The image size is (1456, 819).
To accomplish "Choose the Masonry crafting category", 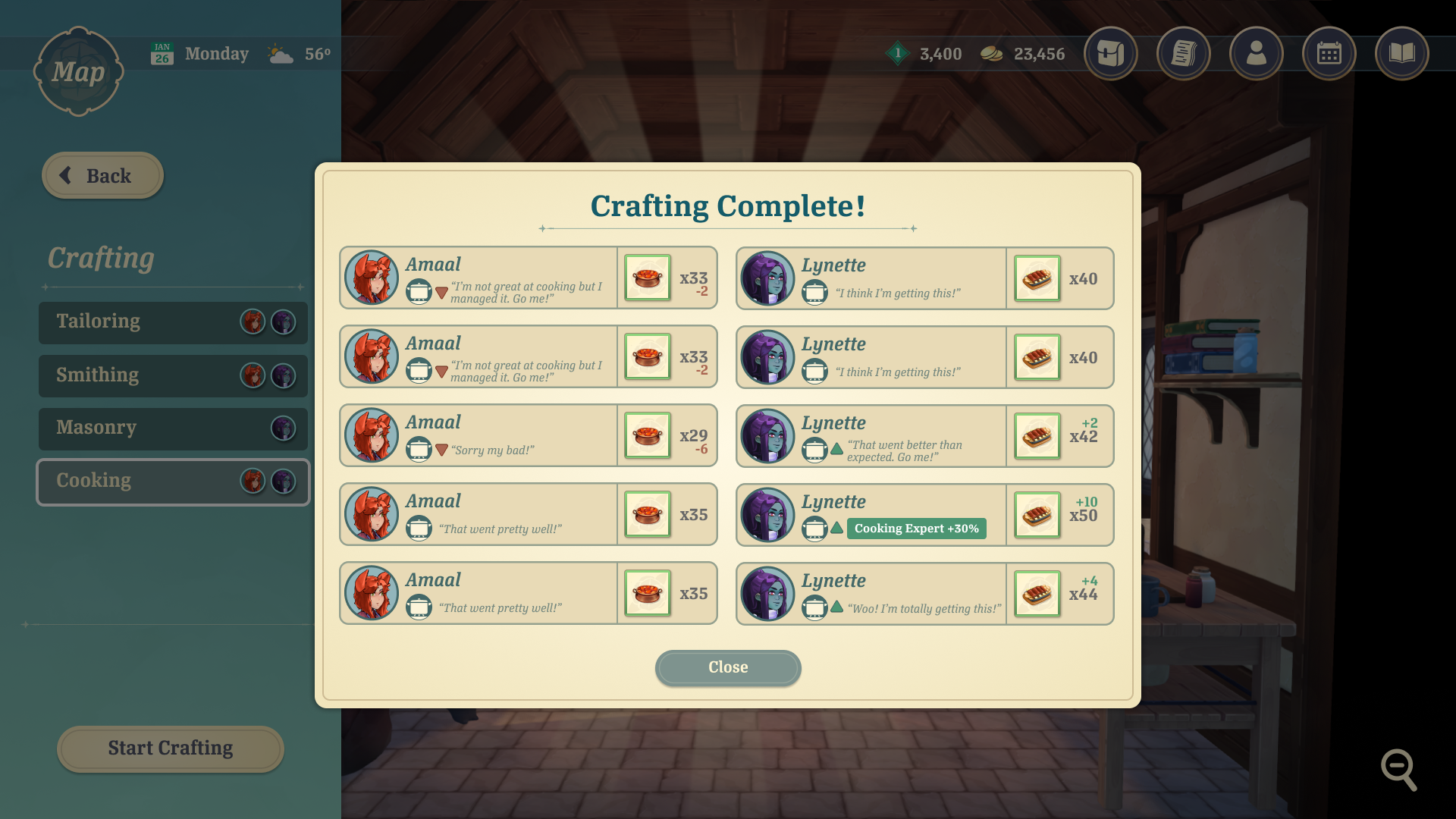I will 173,428.
